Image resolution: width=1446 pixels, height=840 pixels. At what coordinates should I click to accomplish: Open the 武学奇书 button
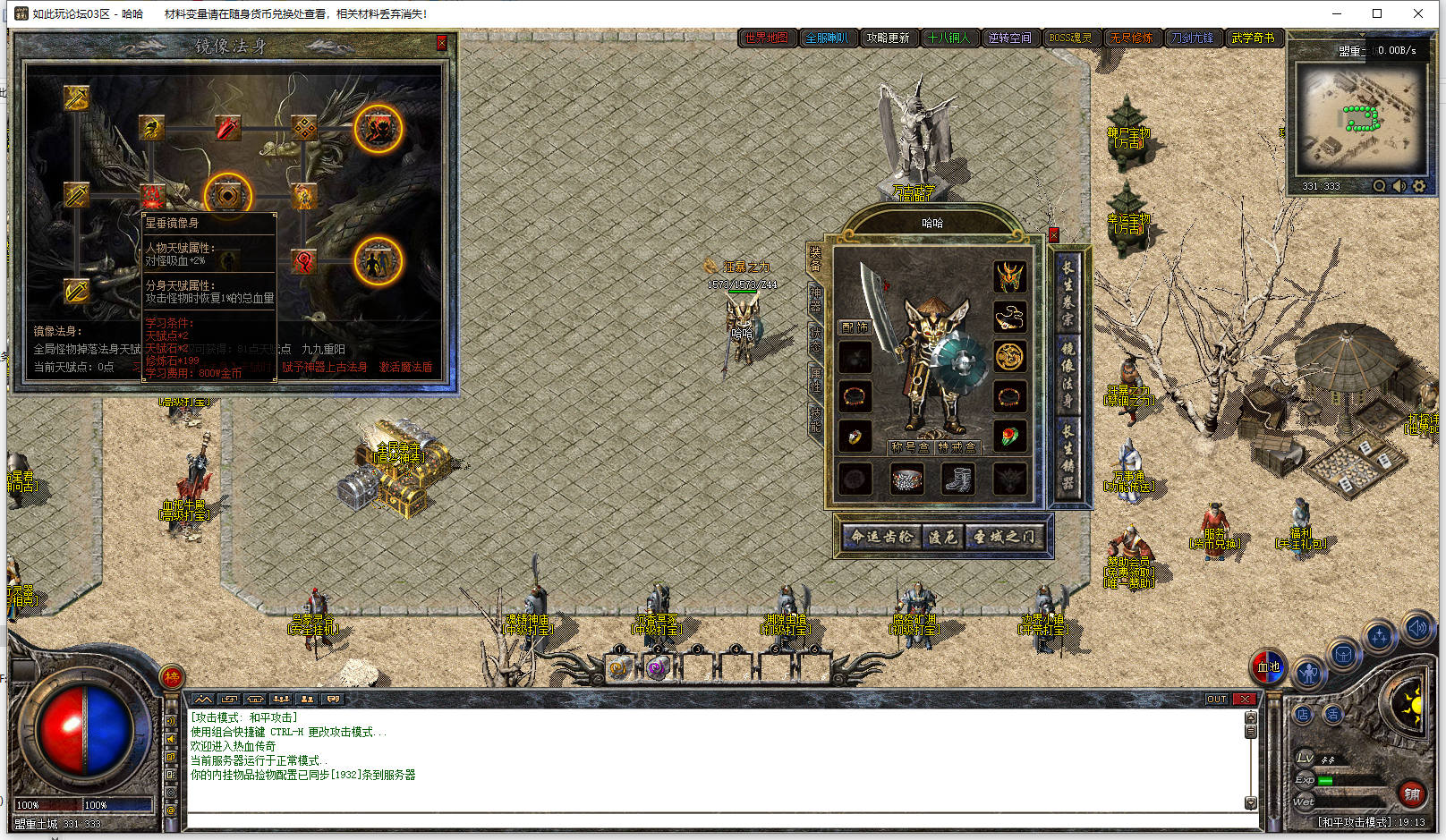(x=1253, y=38)
